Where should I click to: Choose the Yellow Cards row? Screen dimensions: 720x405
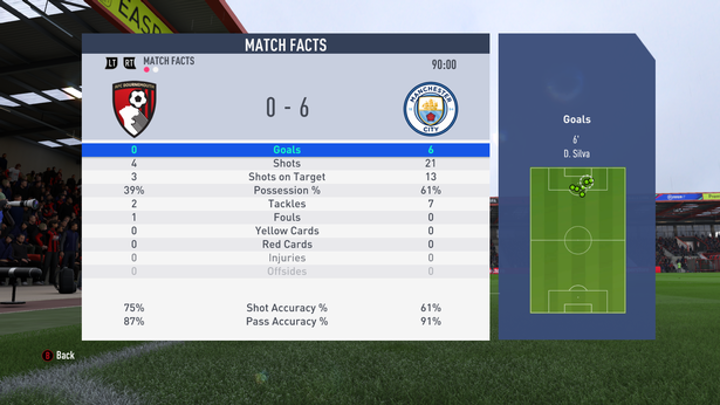click(286, 231)
